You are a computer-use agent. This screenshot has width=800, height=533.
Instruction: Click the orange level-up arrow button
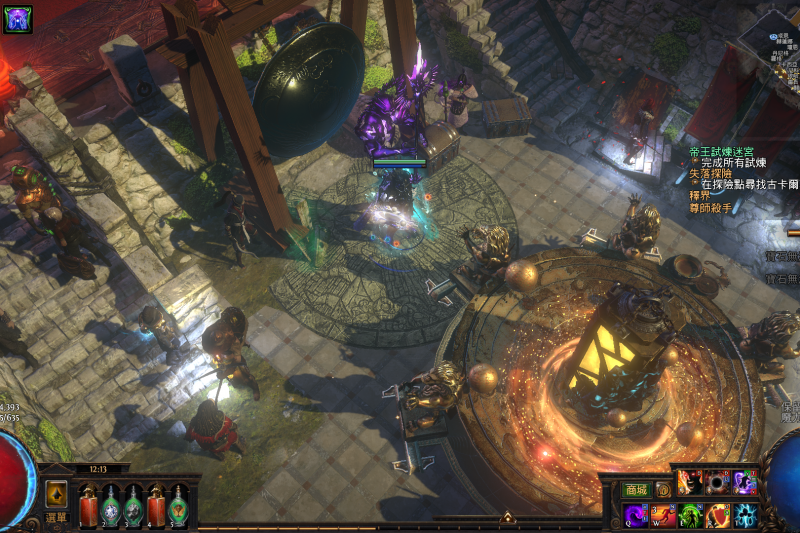56,493
